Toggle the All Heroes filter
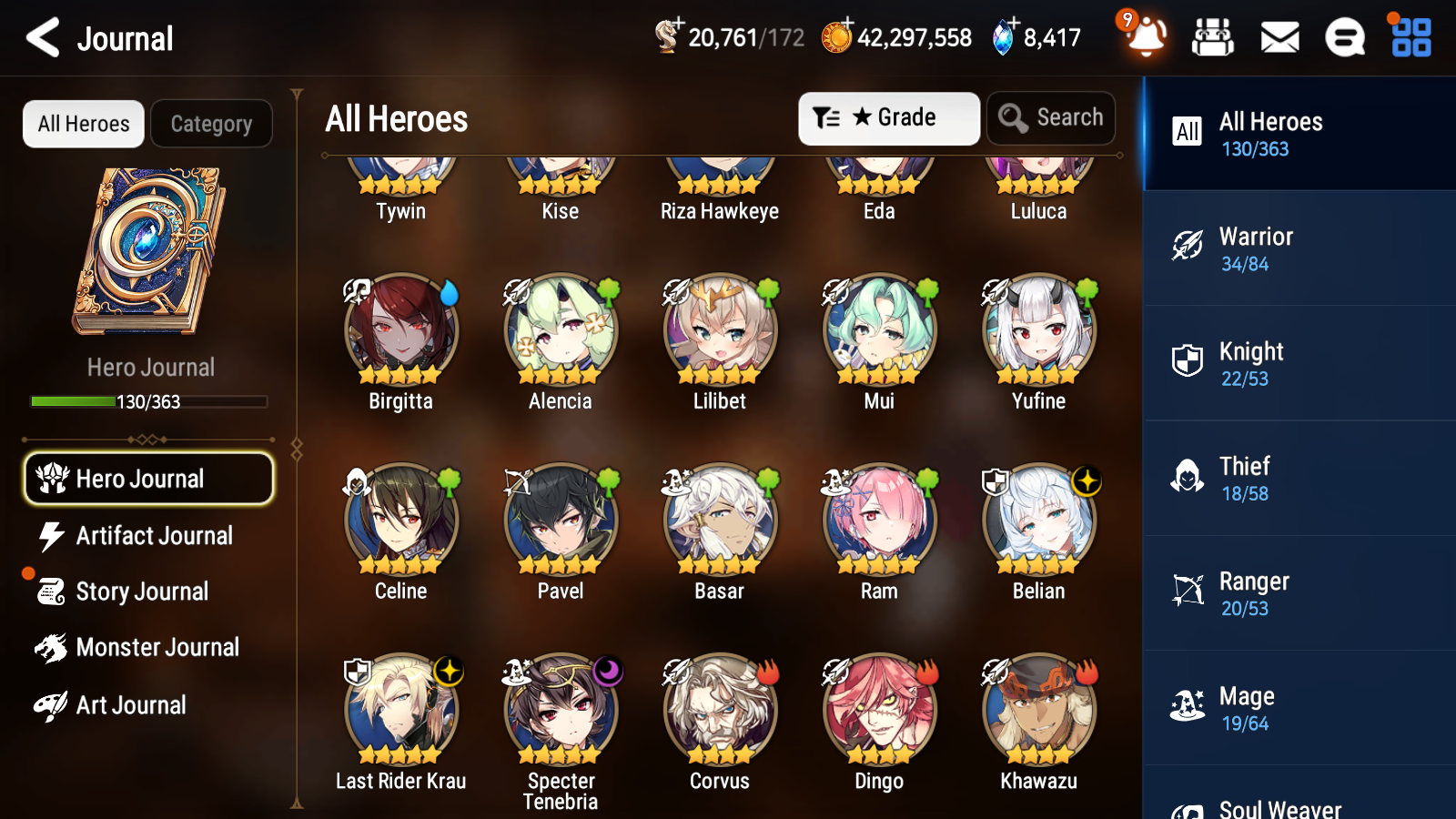Screen dimensions: 1456x819 83,124
